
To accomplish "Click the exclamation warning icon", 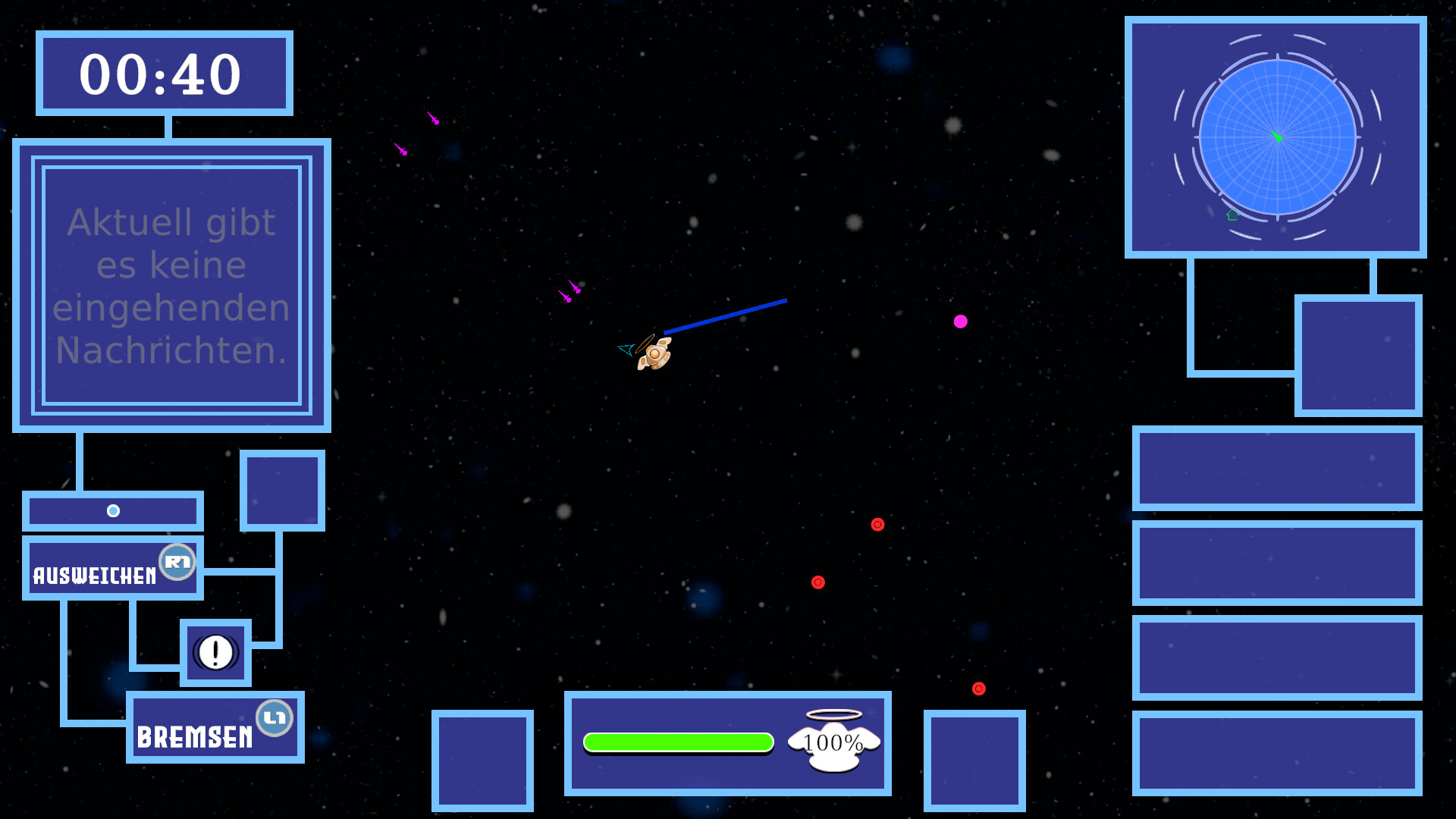I will point(215,652).
